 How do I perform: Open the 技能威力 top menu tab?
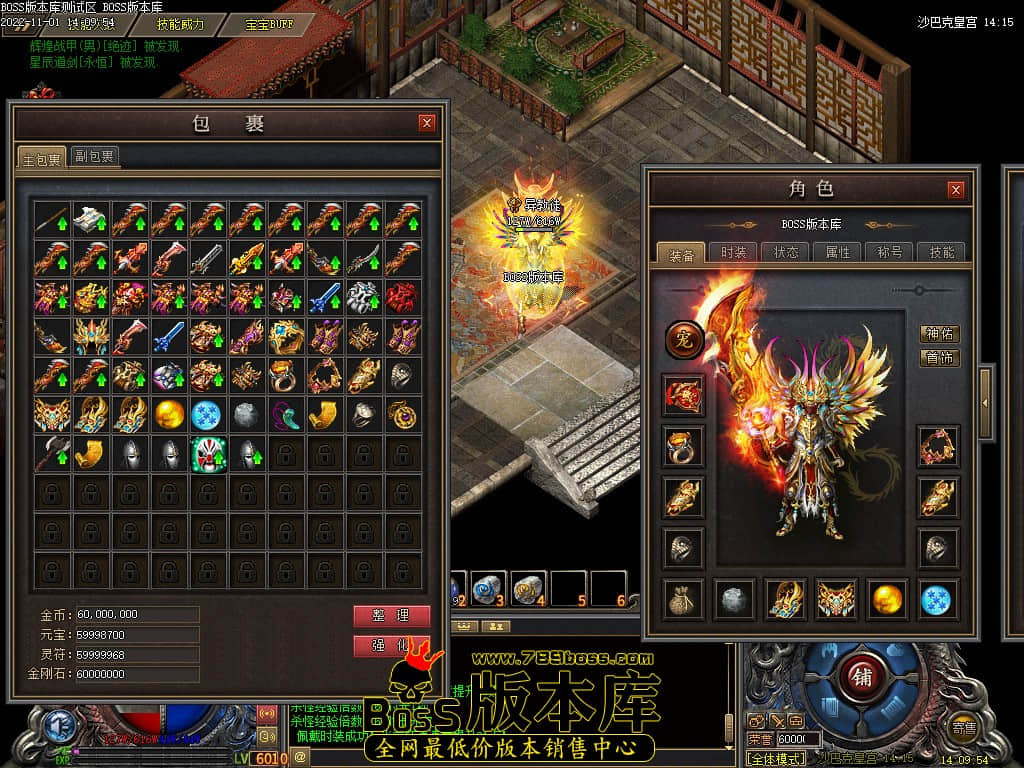180,23
